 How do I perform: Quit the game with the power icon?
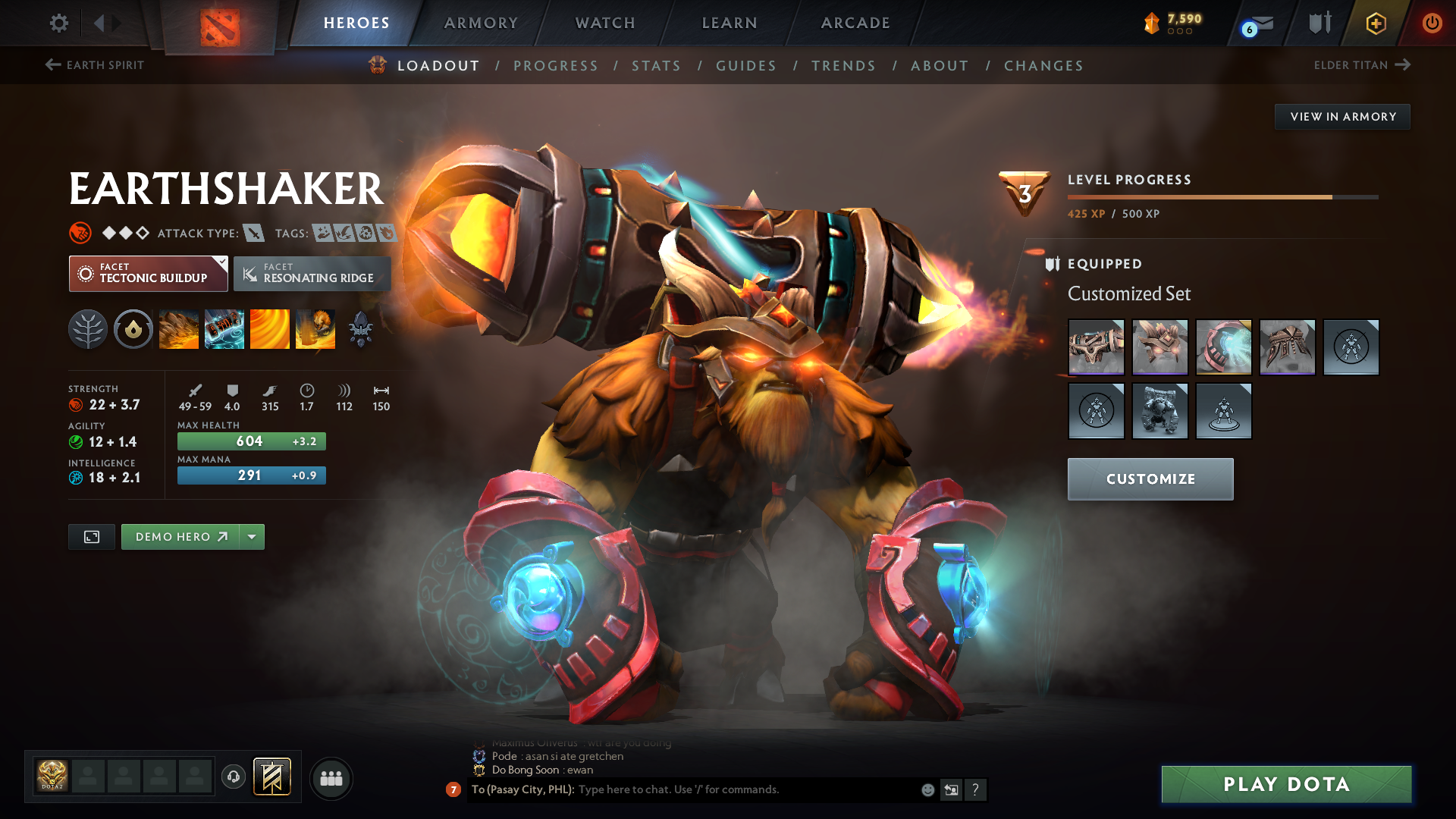tap(1432, 24)
